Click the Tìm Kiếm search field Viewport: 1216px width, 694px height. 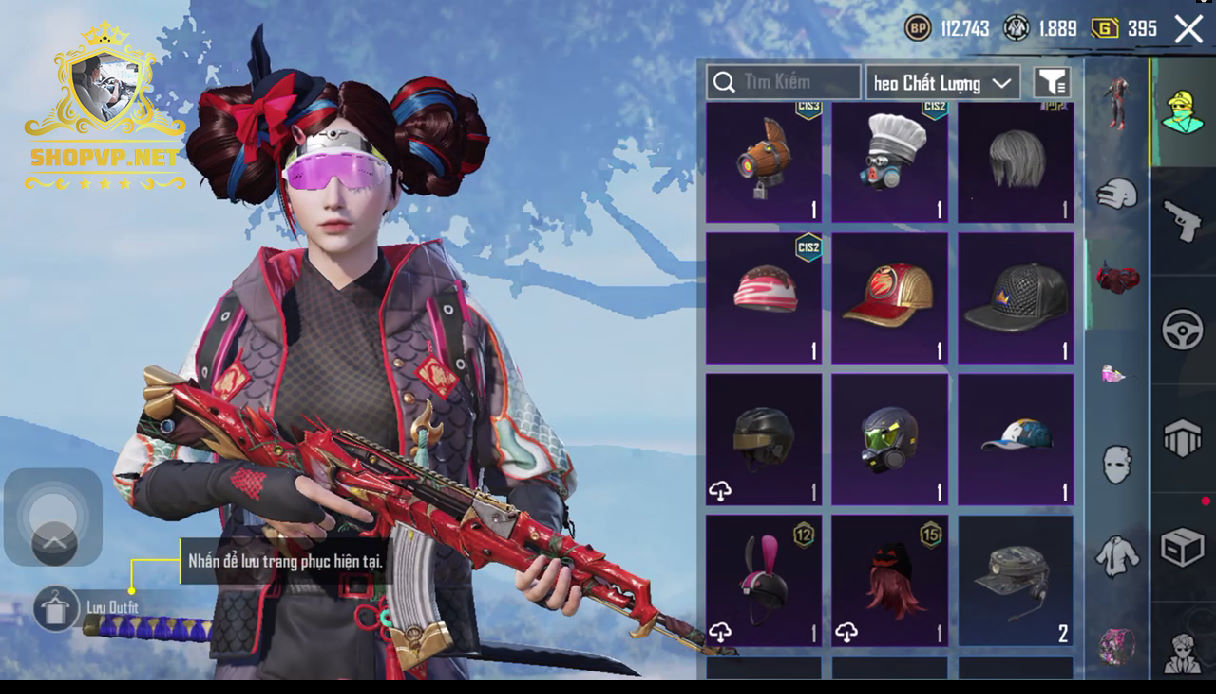pyautogui.click(x=784, y=82)
